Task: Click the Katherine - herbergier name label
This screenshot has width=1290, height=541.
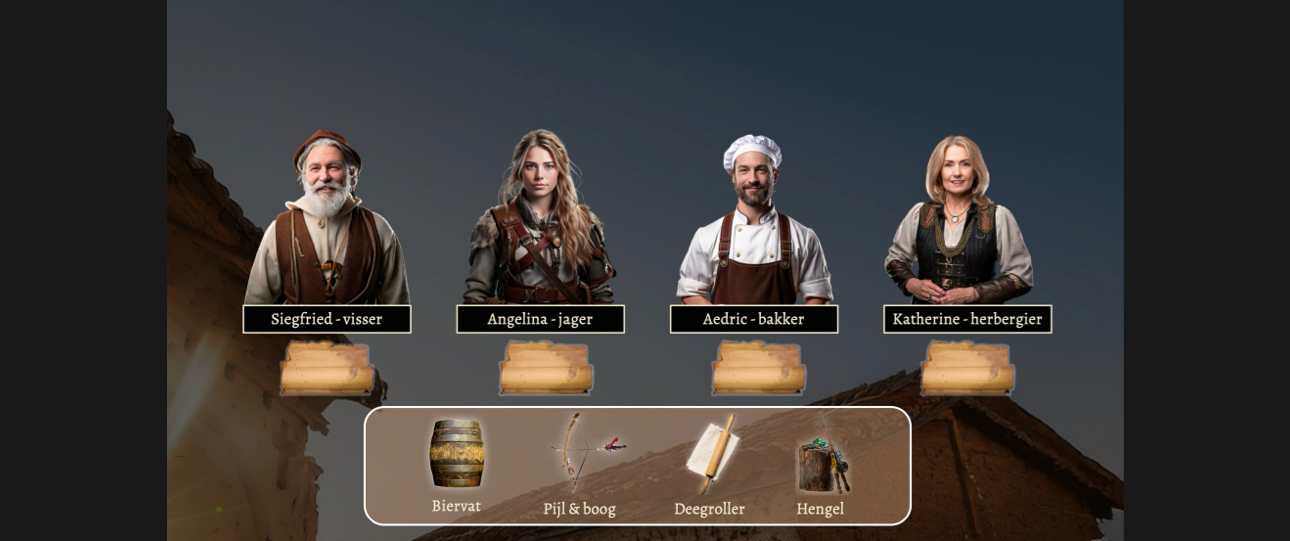Action: [x=967, y=319]
